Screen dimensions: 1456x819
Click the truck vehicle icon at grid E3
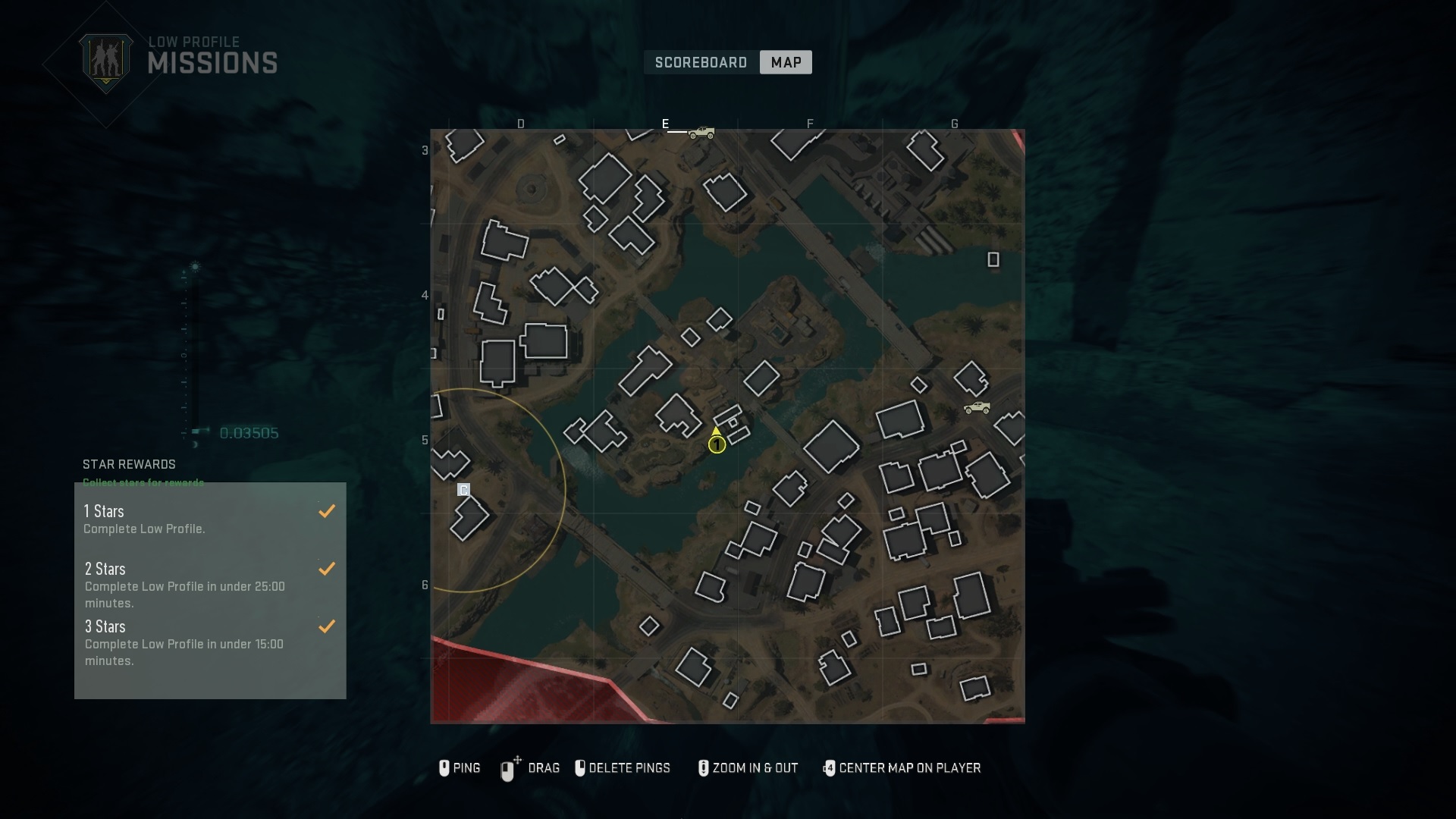(701, 133)
